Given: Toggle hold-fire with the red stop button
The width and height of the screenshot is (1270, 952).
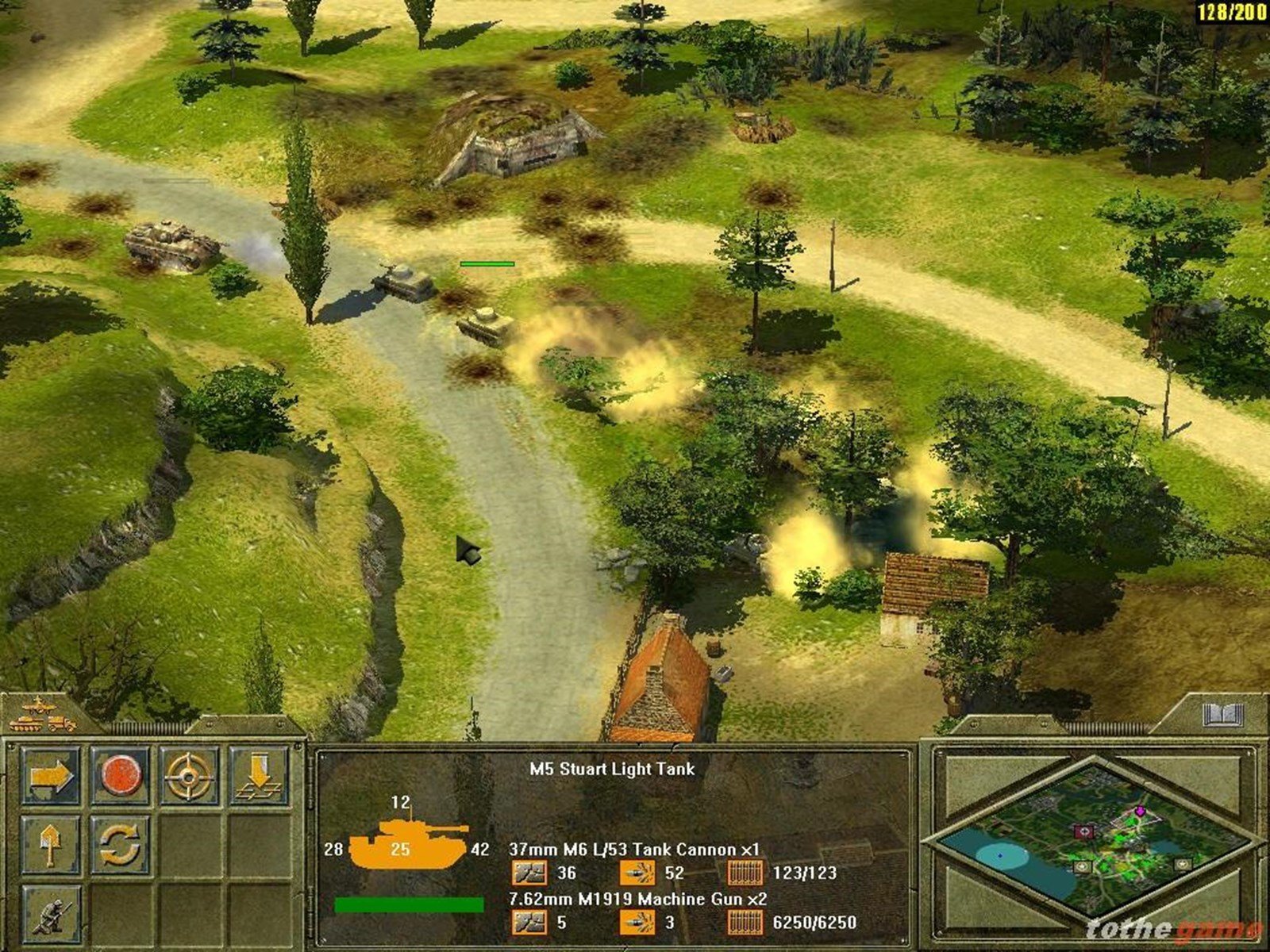Looking at the screenshot, I should [122, 775].
